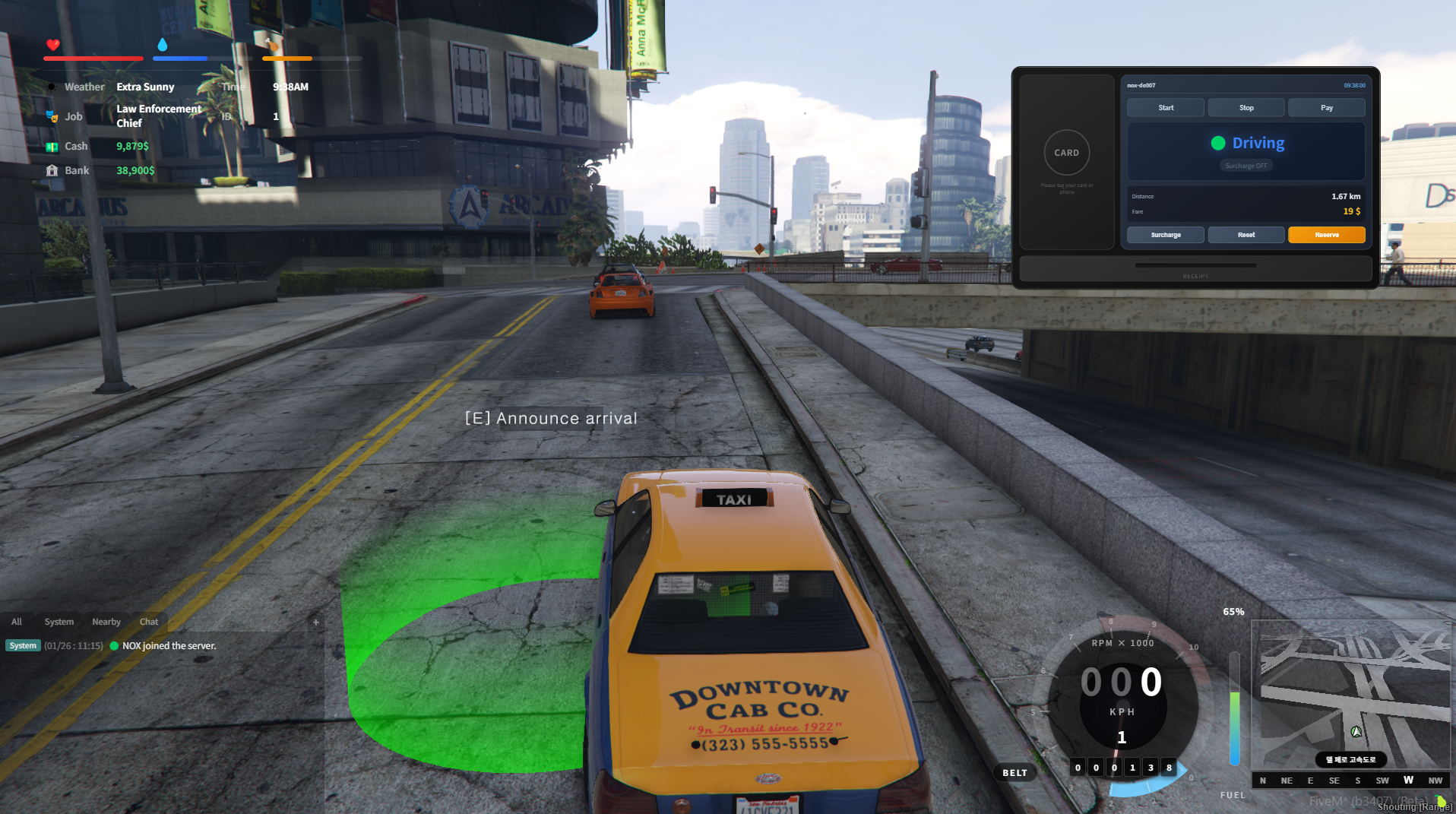
Task: Toggle the Surcharge button on taximeter
Action: click(x=1165, y=234)
